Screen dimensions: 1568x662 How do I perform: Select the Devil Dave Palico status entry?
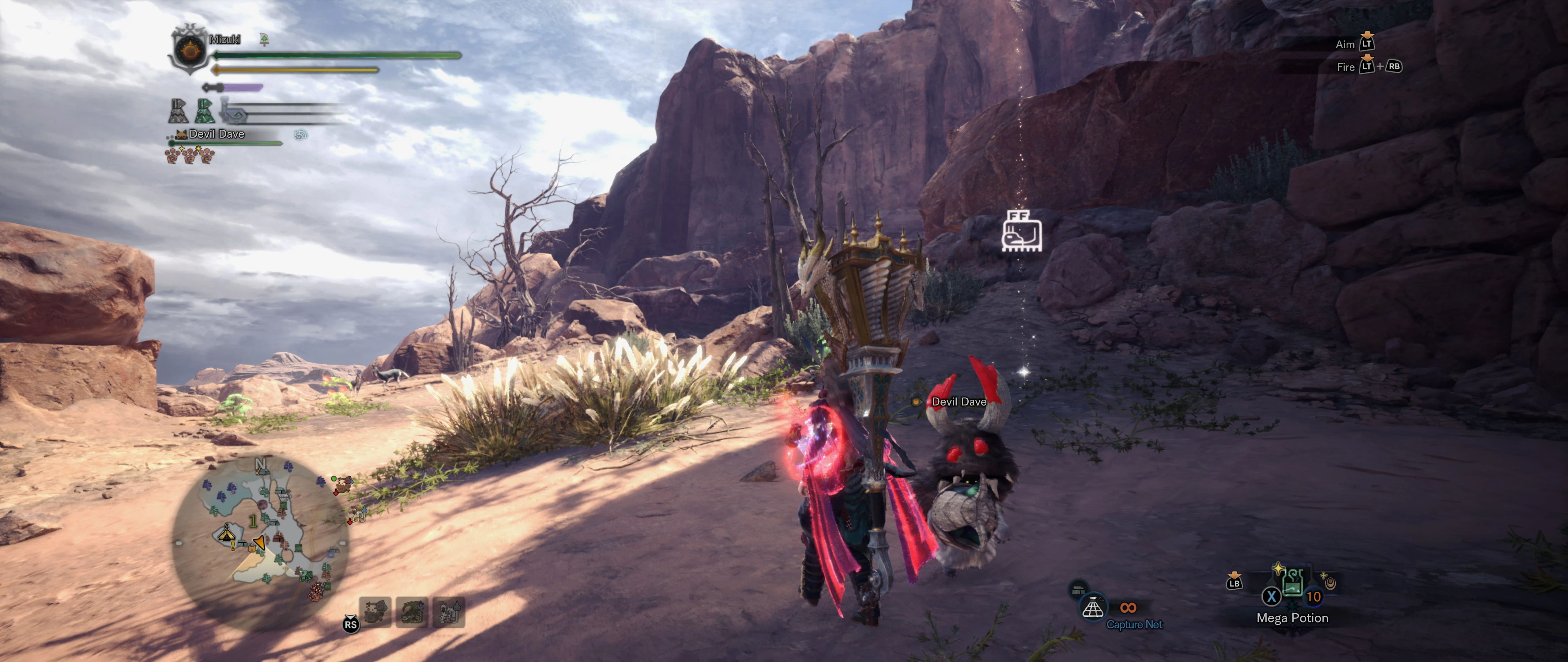(216, 134)
